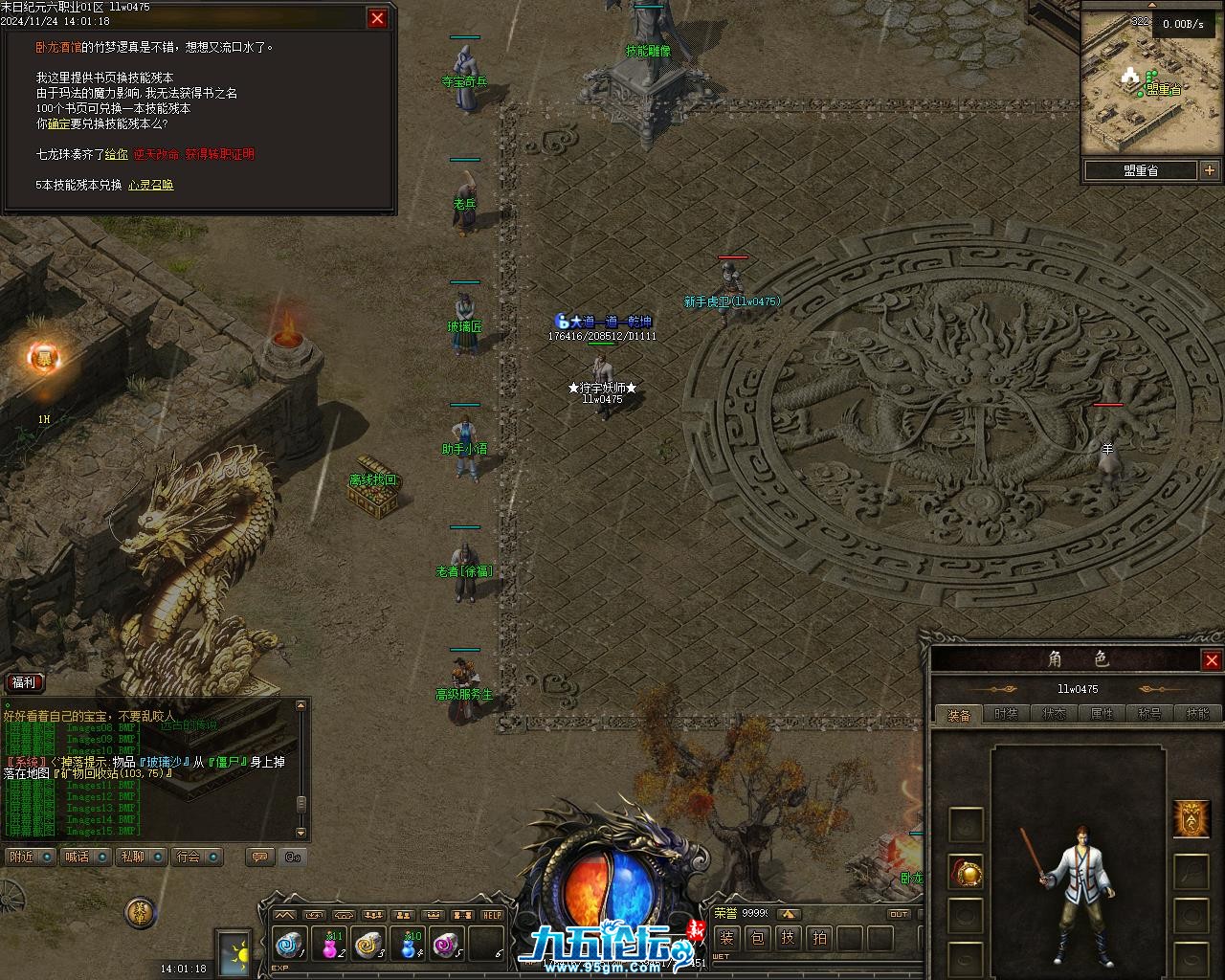Show the 属性 attributes tab

(1102, 714)
